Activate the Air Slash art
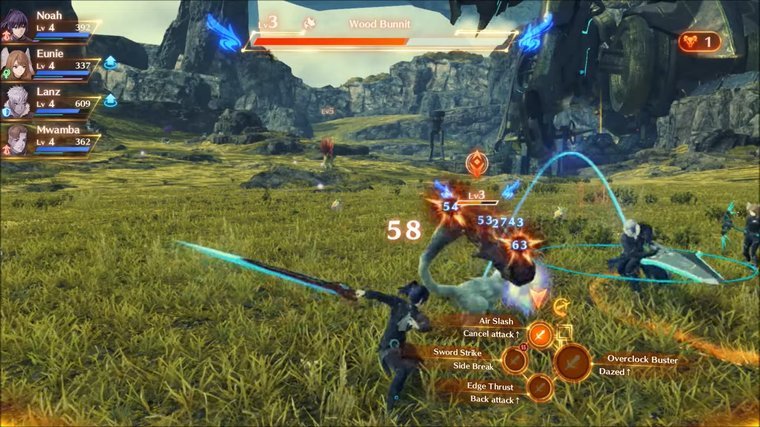 (x=540, y=334)
